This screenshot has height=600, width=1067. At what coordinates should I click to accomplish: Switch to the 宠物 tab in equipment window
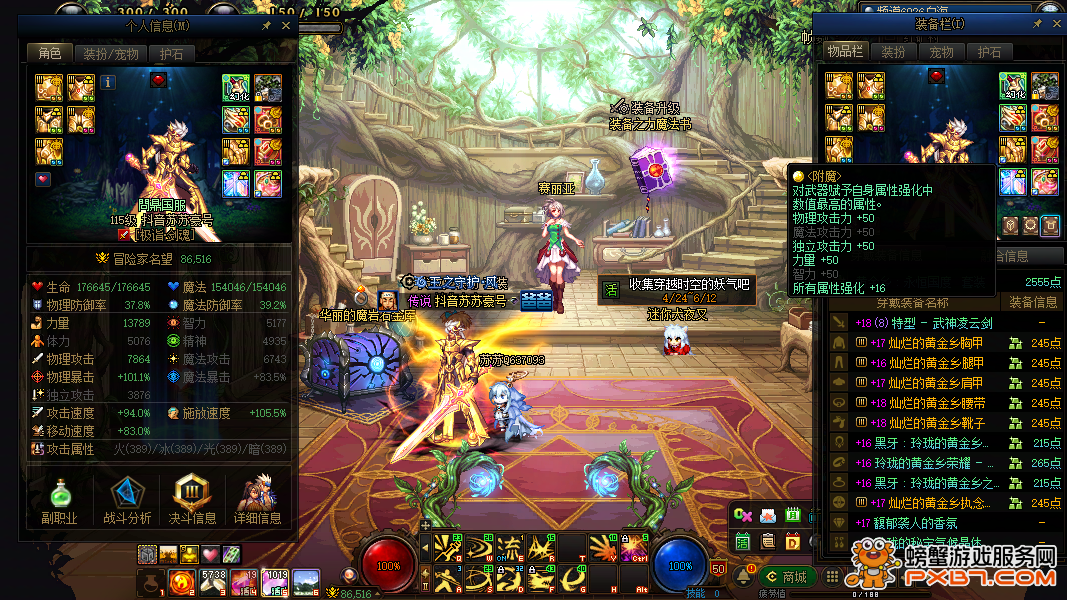pyautogui.click(x=941, y=51)
